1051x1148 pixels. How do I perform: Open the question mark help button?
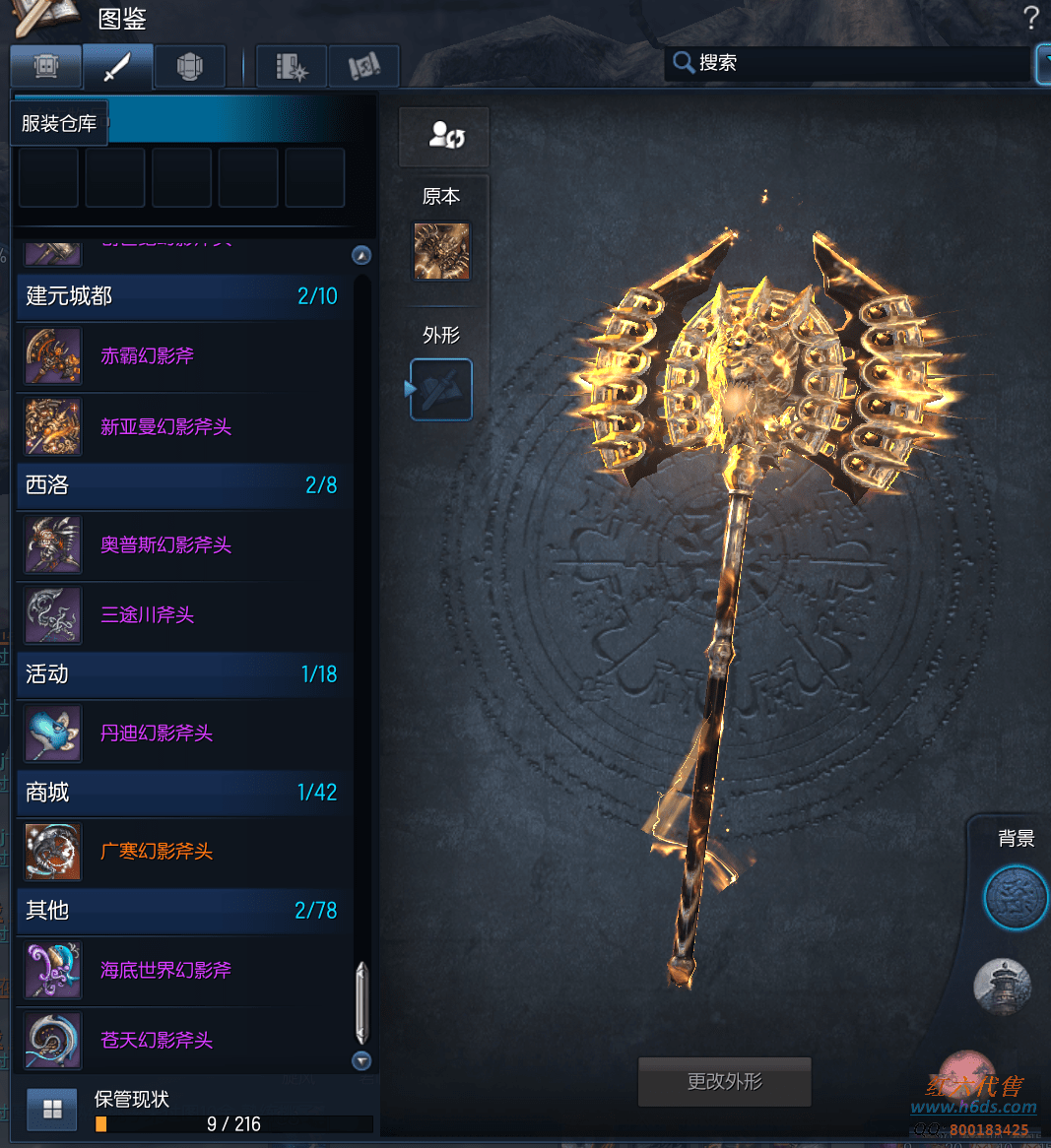pos(1031,18)
